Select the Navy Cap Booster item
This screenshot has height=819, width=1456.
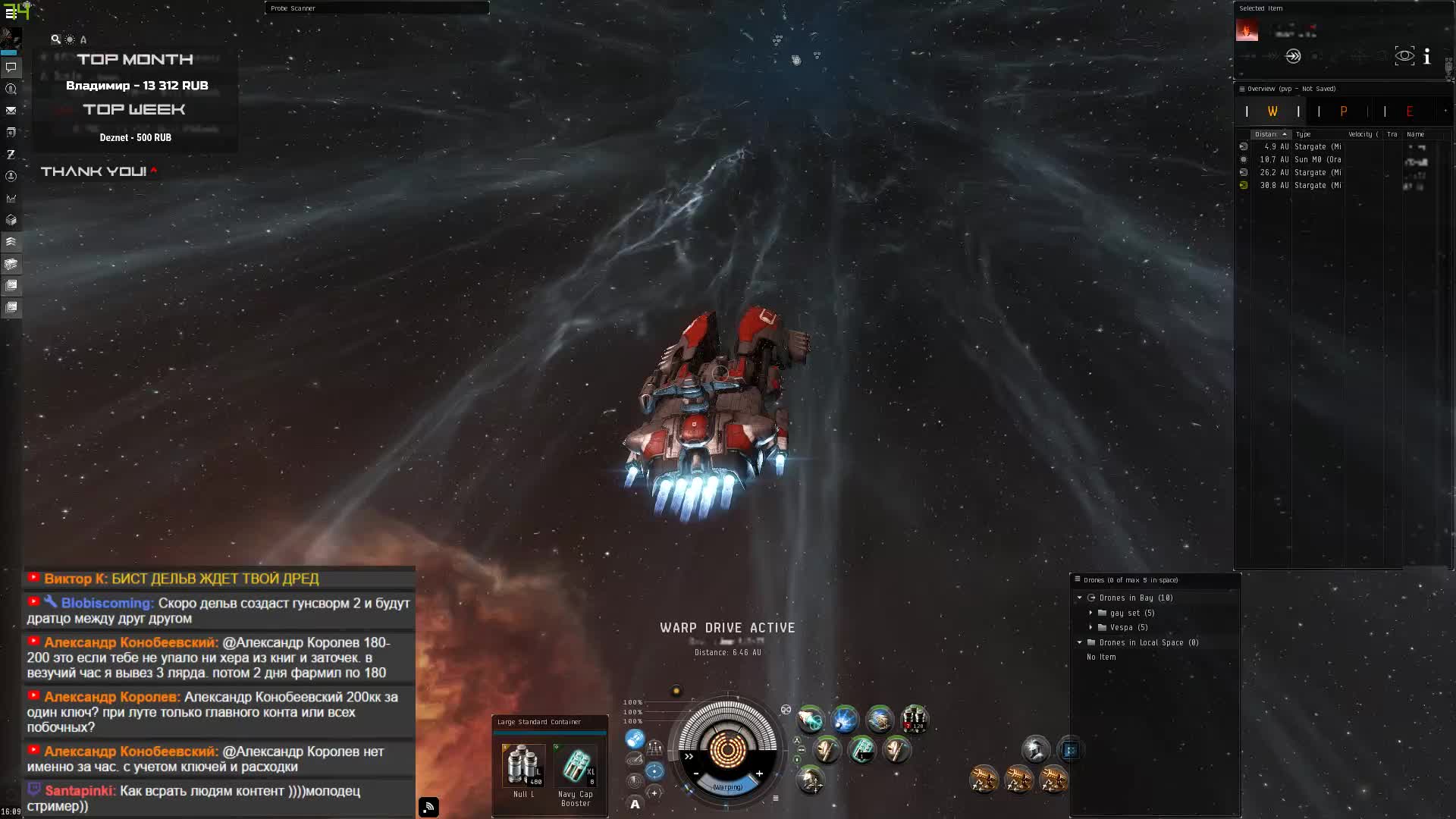(x=576, y=764)
